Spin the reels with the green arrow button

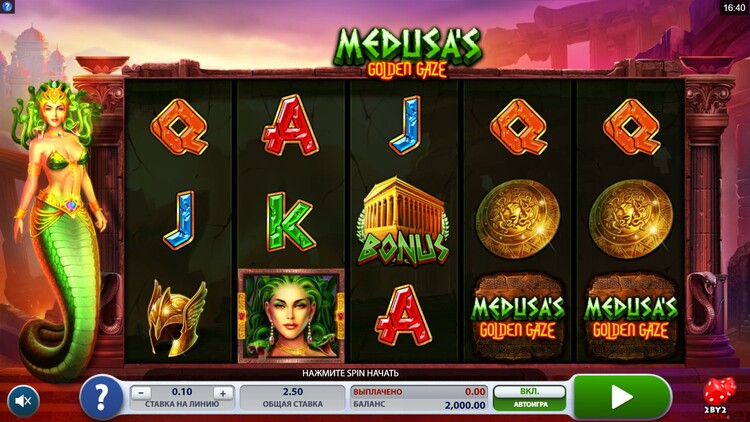tap(621, 397)
